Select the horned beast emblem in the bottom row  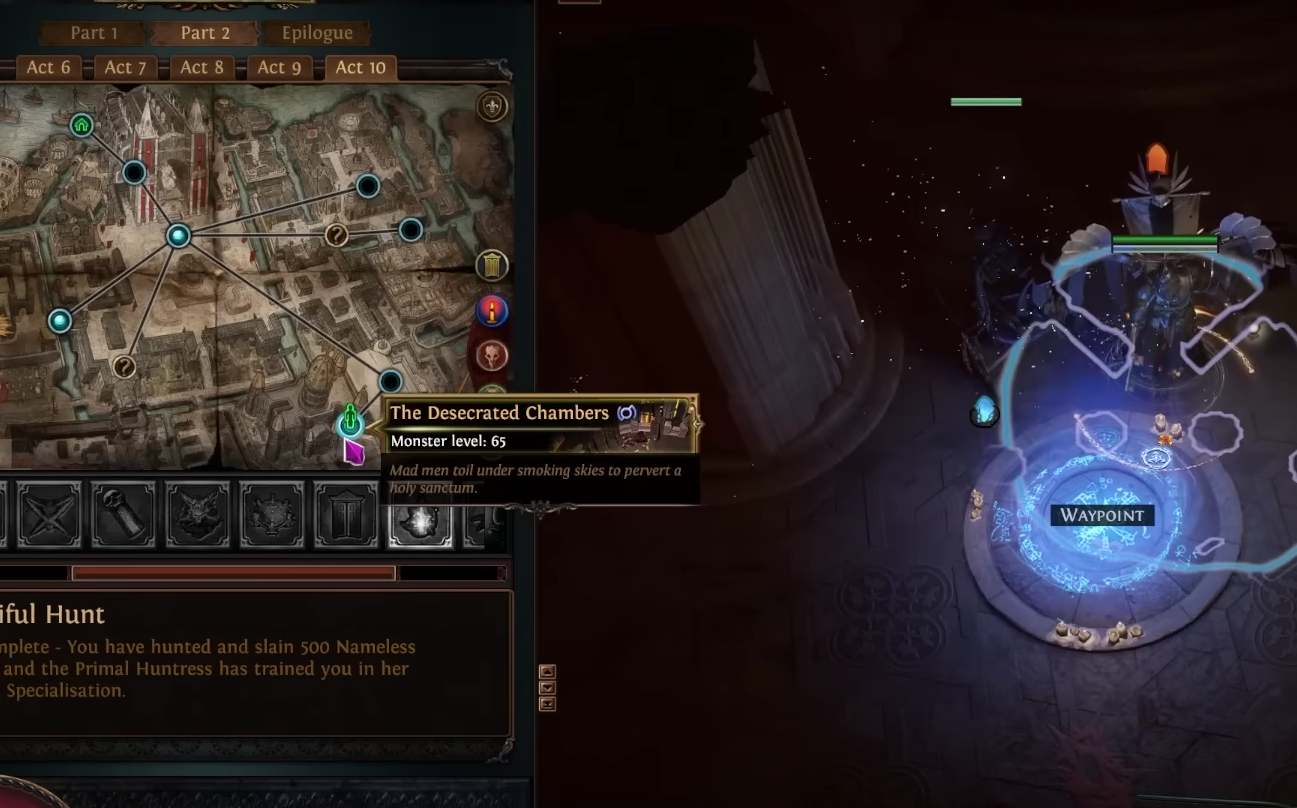click(197, 514)
